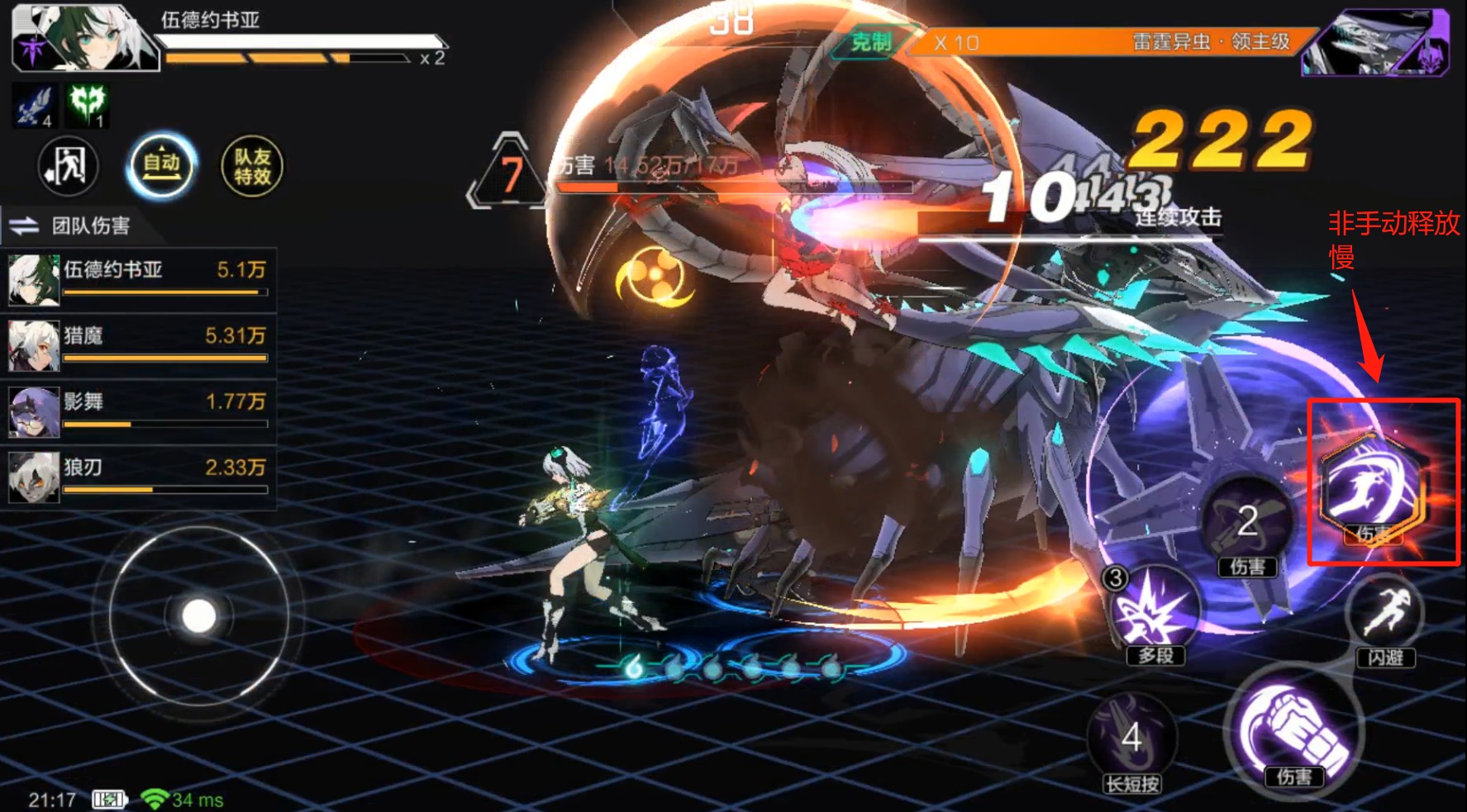
Task: Hit the main fist attack button
Action: tap(1293, 731)
